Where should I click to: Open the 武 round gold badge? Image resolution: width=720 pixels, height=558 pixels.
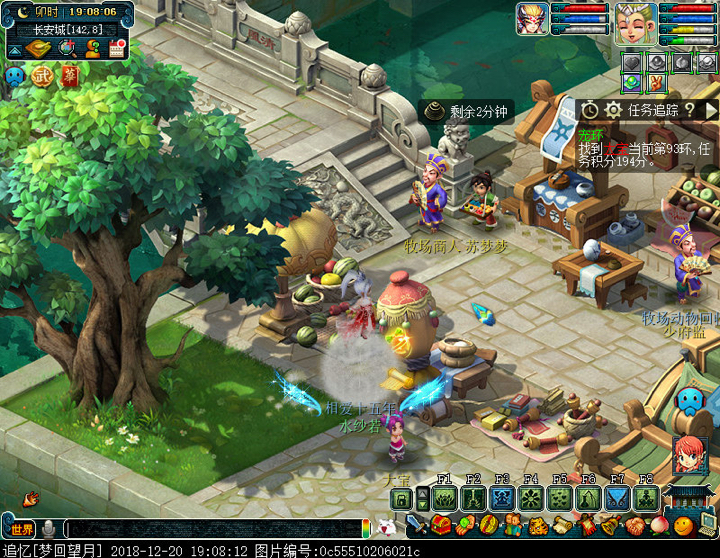pyautogui.click(x=42, y=76)
